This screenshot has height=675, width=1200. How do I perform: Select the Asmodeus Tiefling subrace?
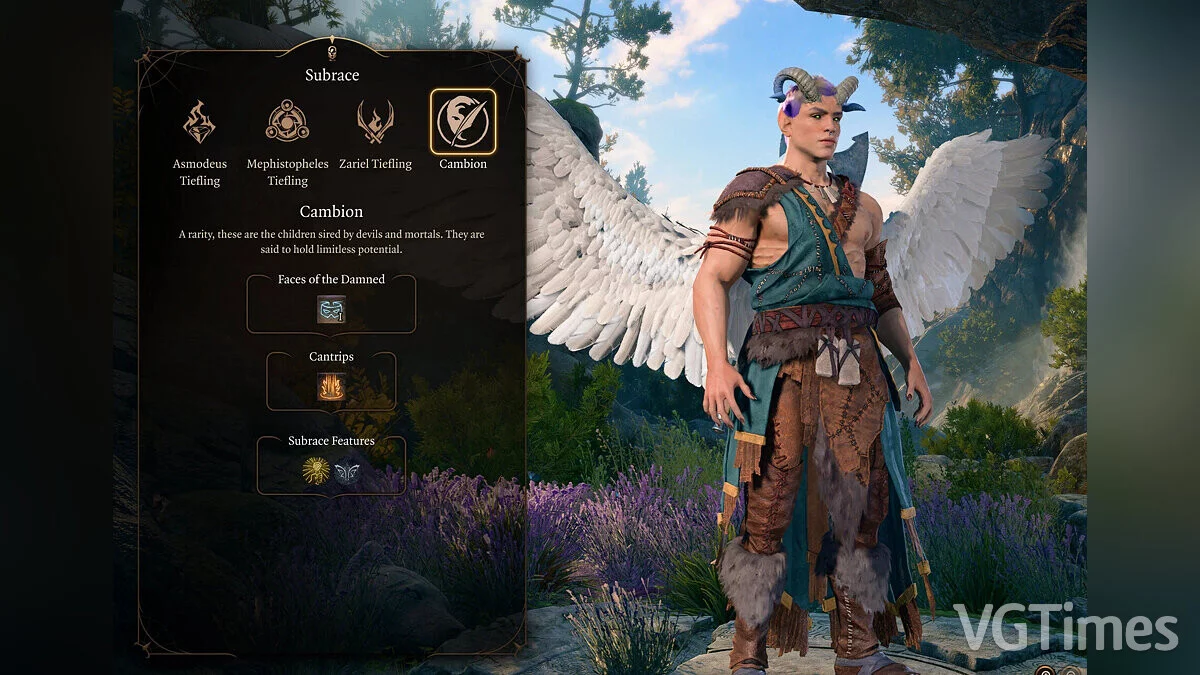pyautogui.click(x=200, y=122)
